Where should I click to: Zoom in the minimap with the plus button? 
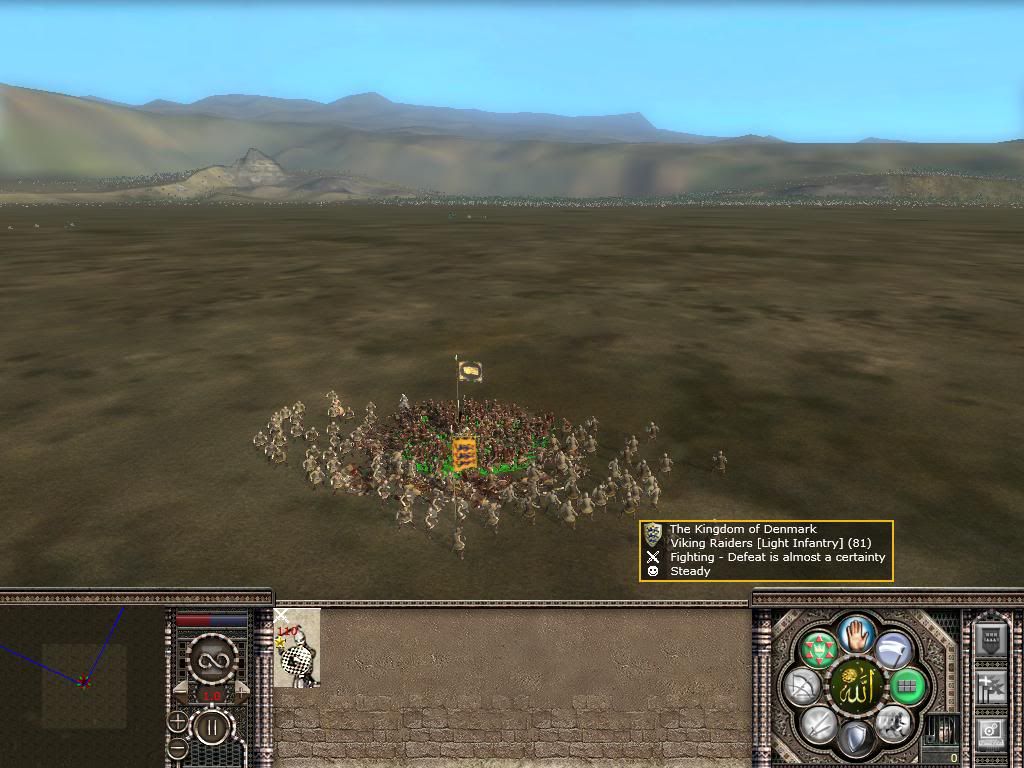(177, 721)
